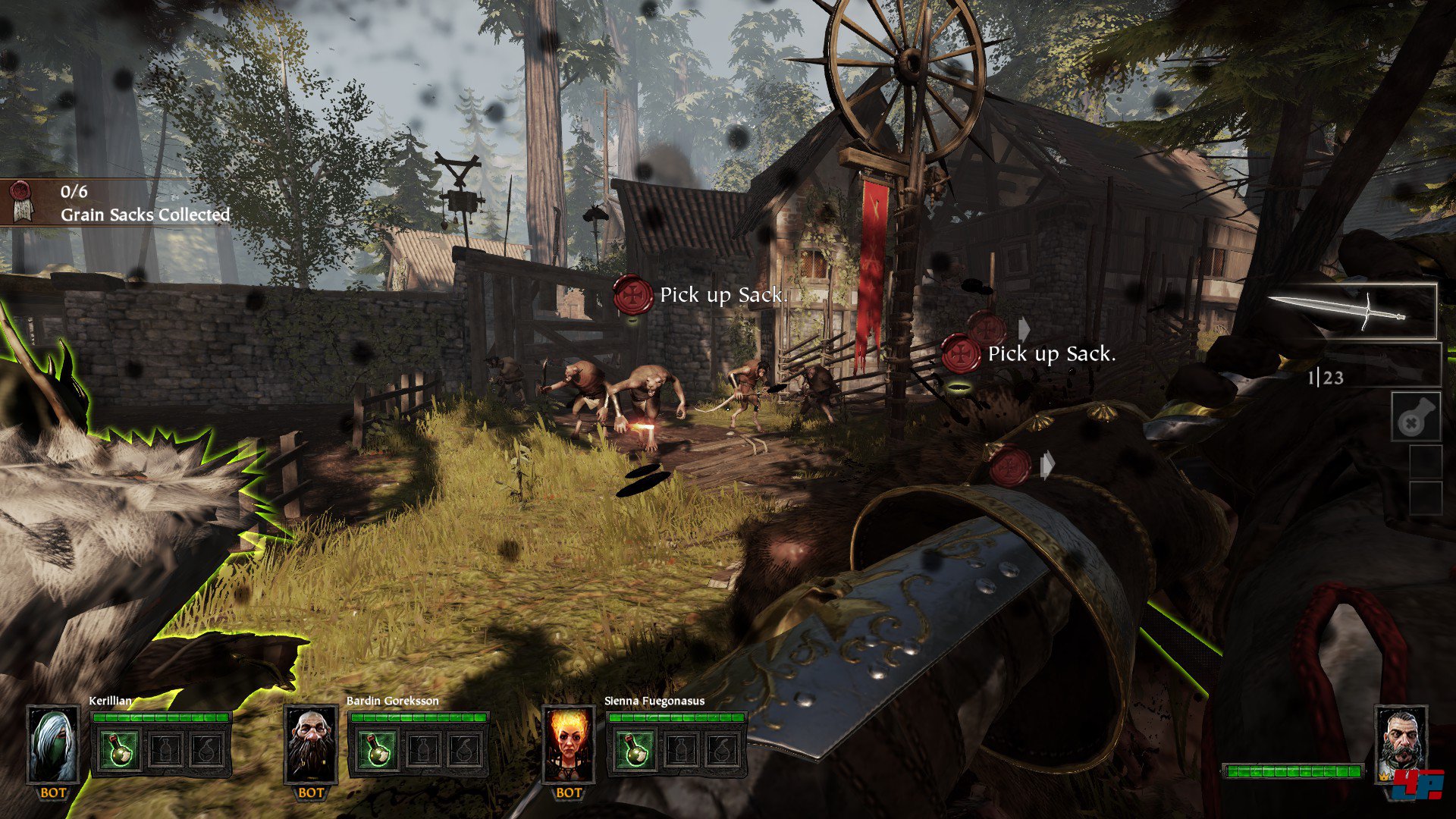Click Bardin Goreksson's green potion slot
Image resolution: width=1456 pixels, height=819 pixels.
click(378, 749)
